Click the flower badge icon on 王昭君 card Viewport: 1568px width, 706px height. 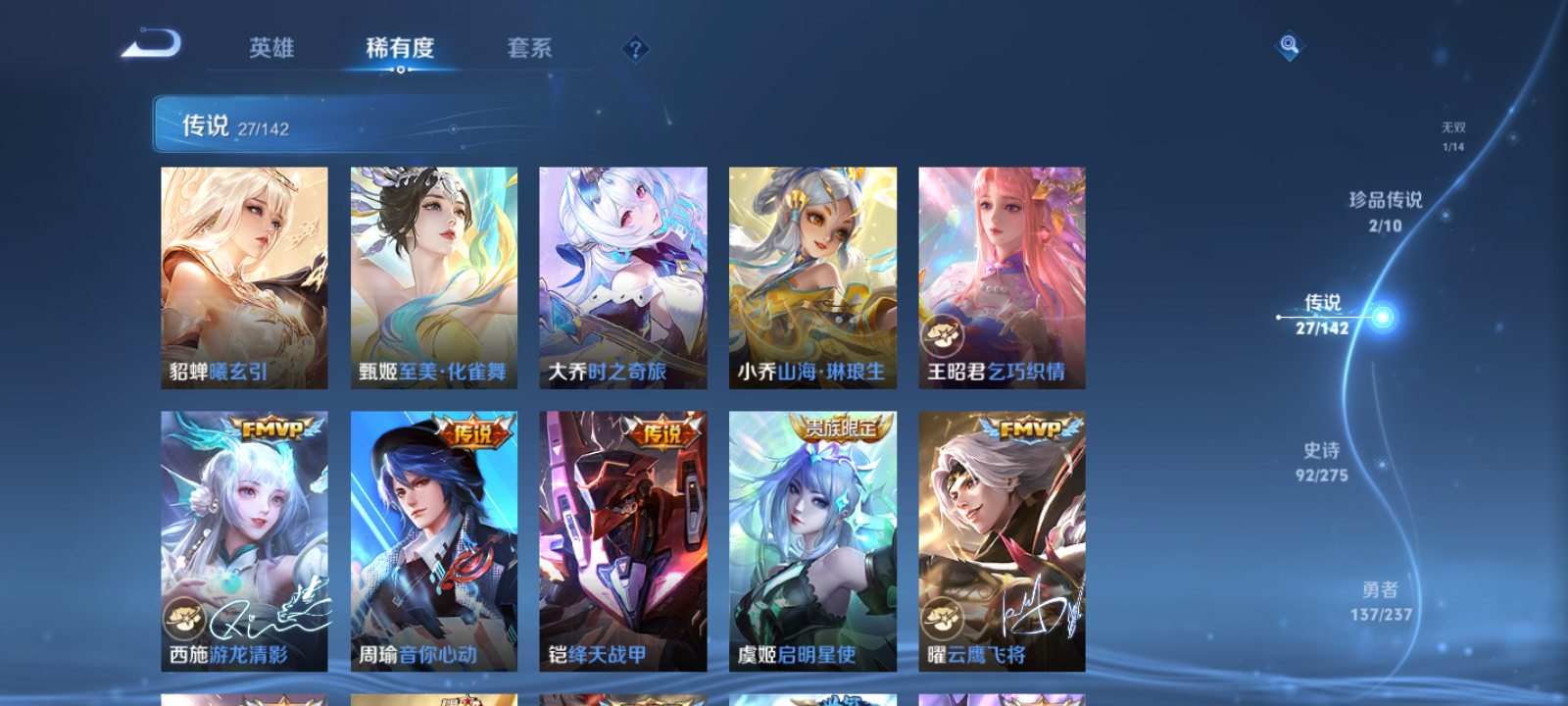(944, 336)
